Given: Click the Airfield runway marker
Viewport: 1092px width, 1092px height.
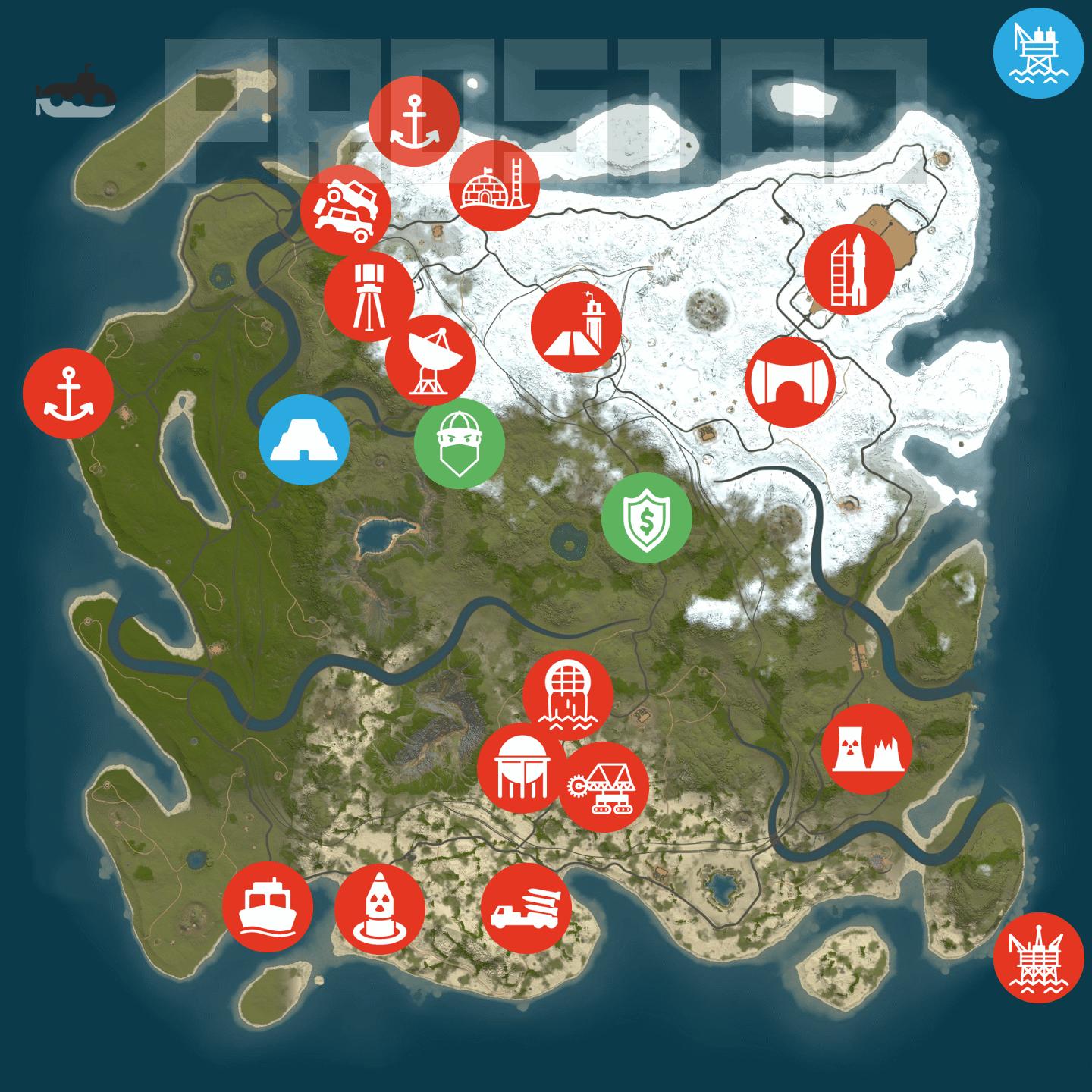Looking at the screenshot, I should click(x=576, y=328).
